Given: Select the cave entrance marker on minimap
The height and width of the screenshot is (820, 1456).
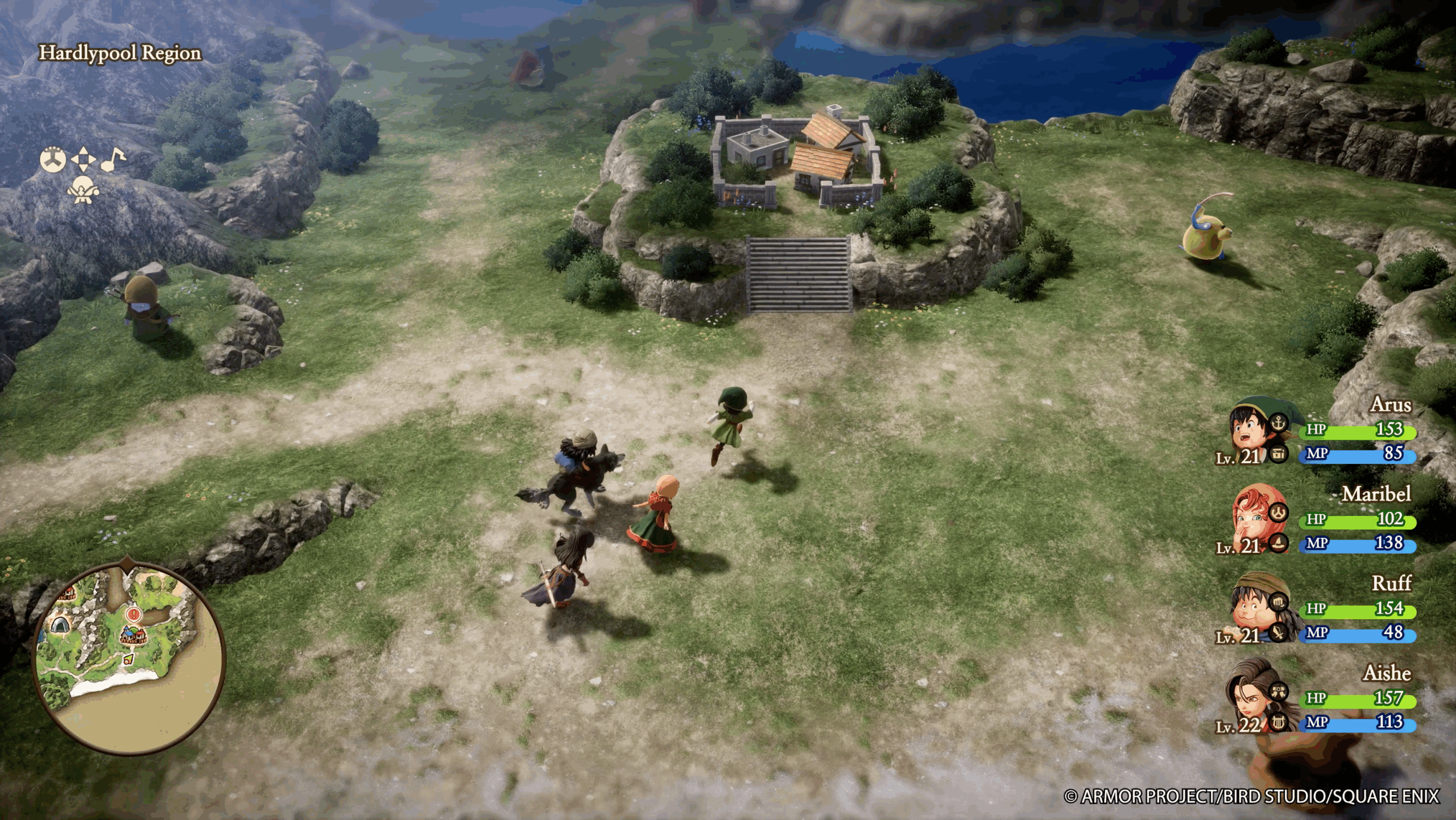Looking at the screenshot, I should tap(59, 626).
